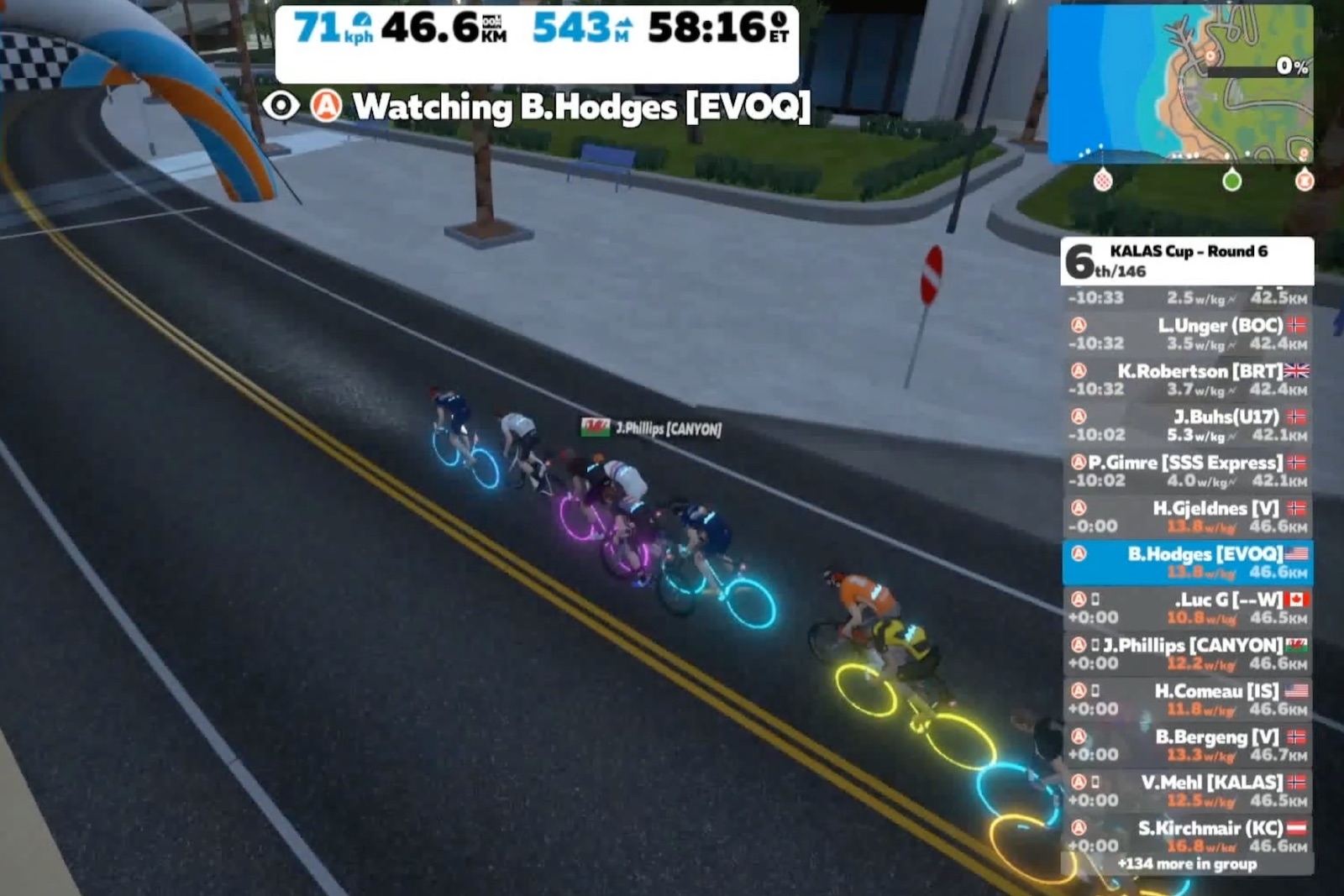Viewport: 1344px width, 896px height.
Task: Pick P.Gimre [SSS Express] rider row
Action: [x=1188, y=471]
